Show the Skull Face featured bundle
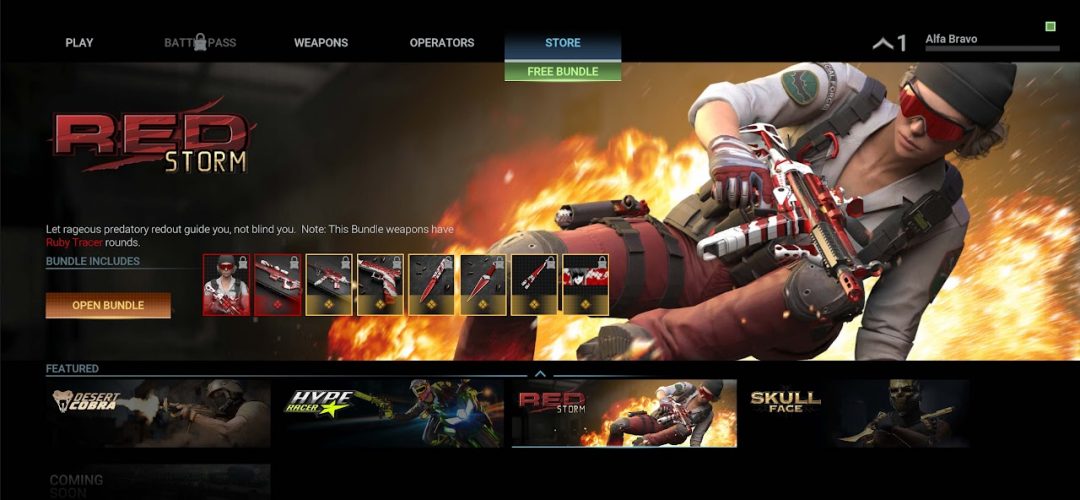The image size is (1080, 500). [x=856, y=413]
